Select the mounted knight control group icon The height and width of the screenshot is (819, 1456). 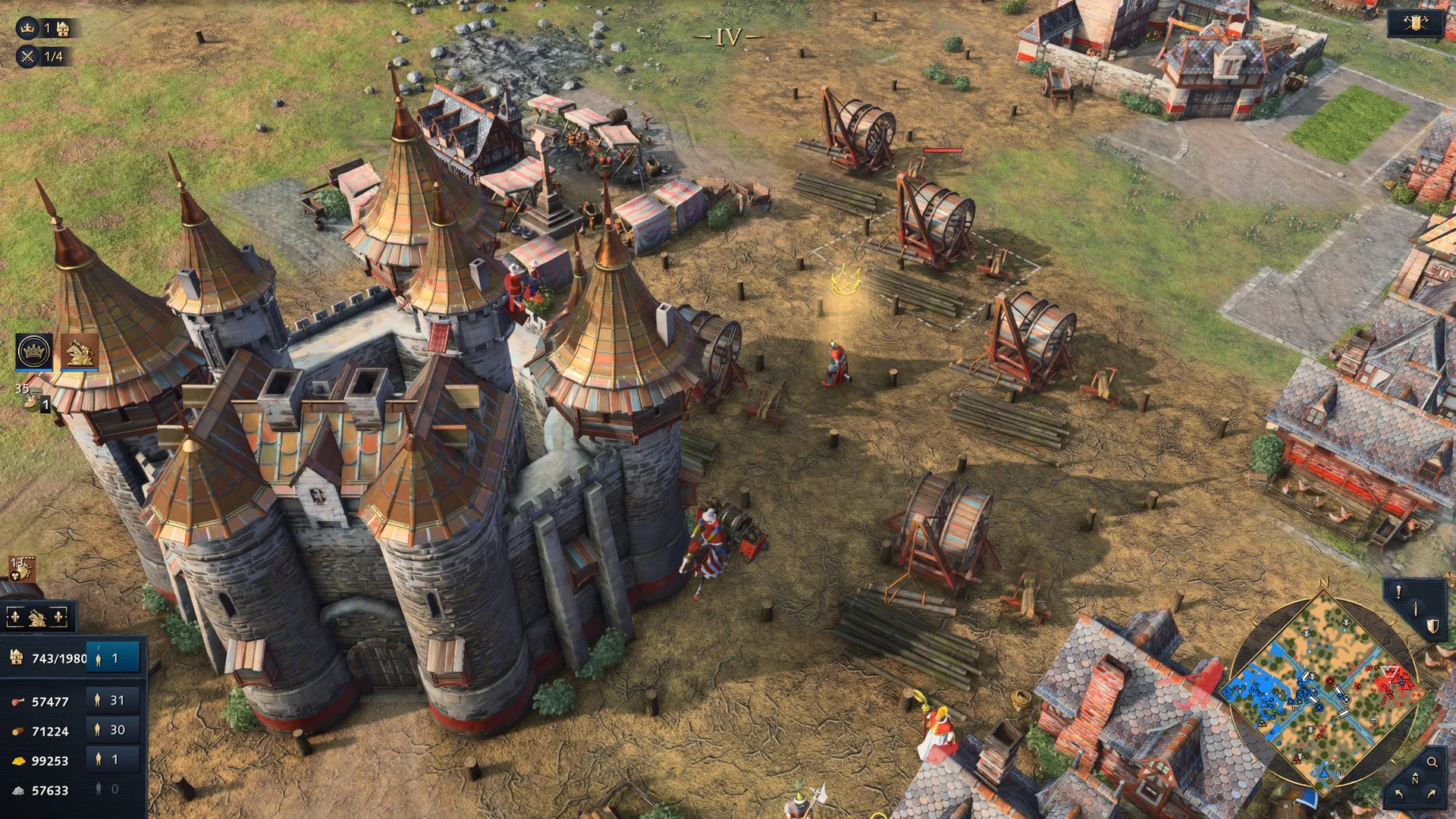click(79, 352)
